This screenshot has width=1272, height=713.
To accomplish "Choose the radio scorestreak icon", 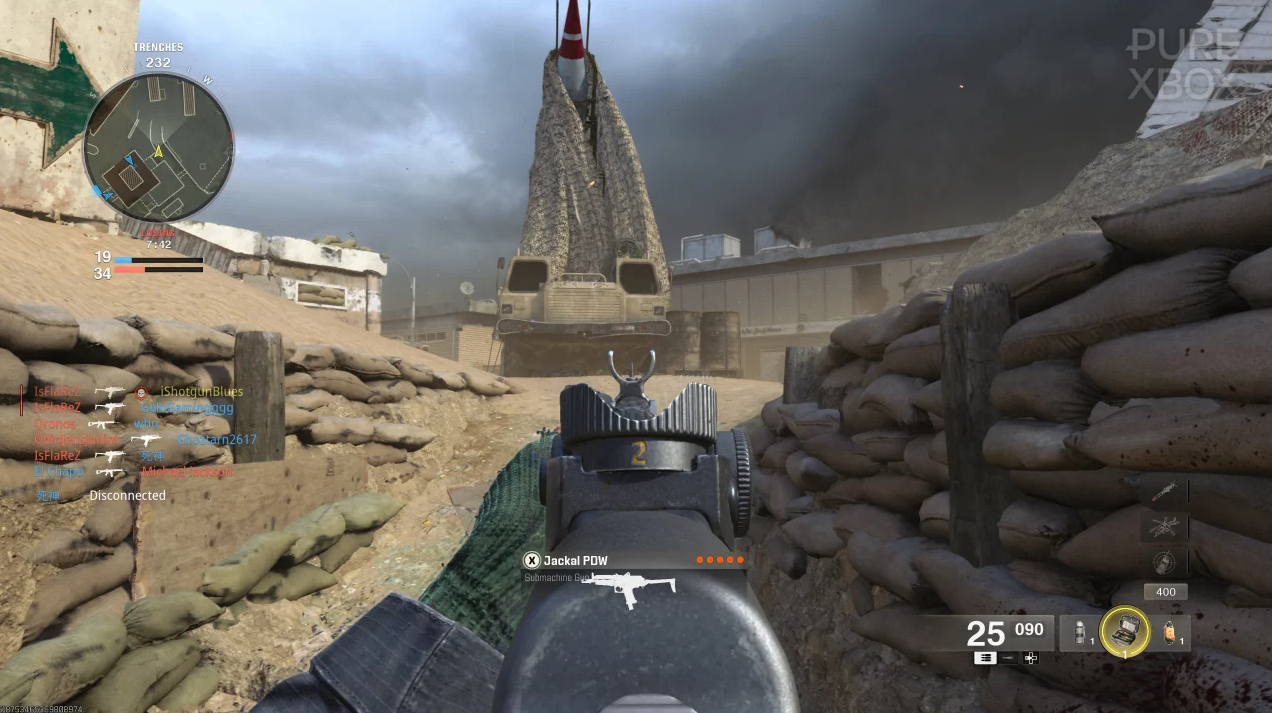I will point(1164,561).
